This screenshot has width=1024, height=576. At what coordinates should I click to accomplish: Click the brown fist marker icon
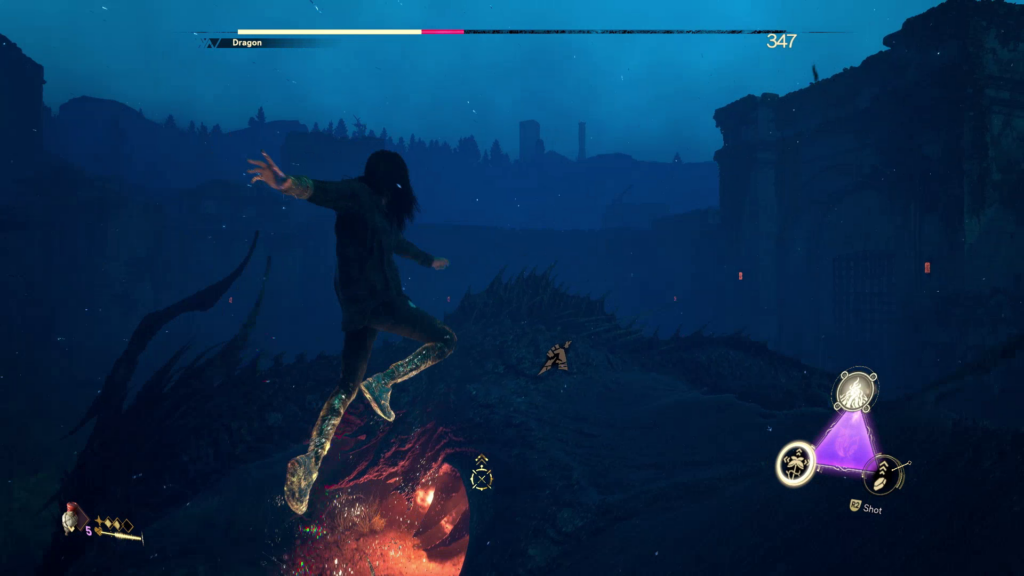[x=557, y=358]
